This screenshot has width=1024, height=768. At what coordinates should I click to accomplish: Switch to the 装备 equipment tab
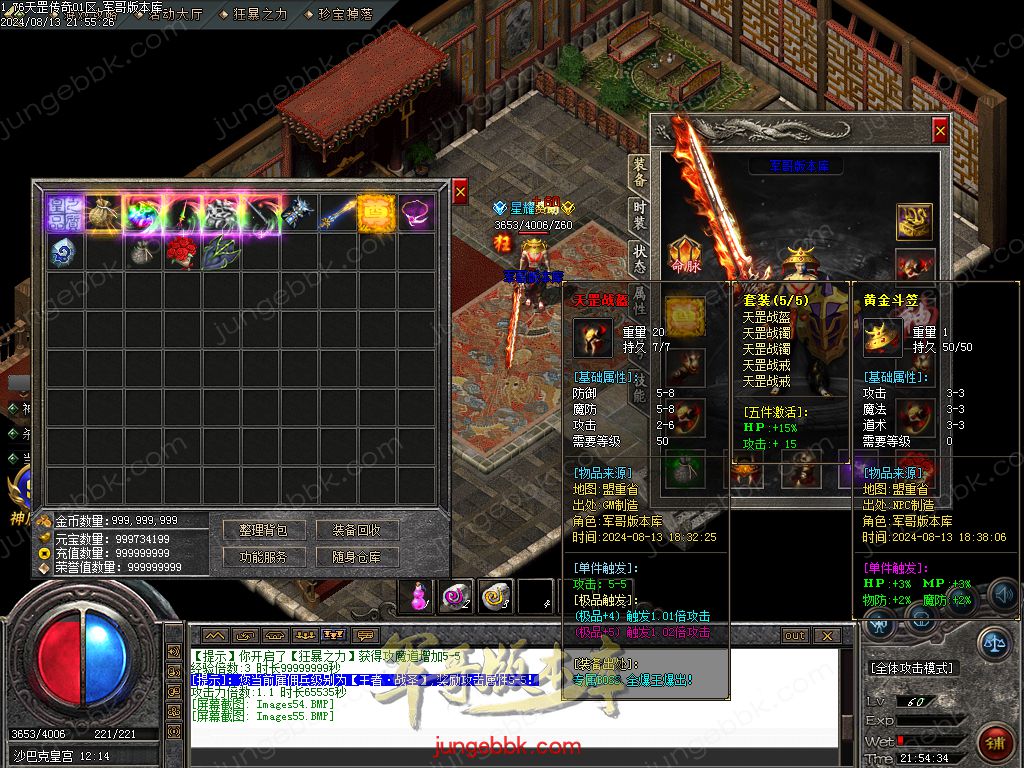pos(639,173)
